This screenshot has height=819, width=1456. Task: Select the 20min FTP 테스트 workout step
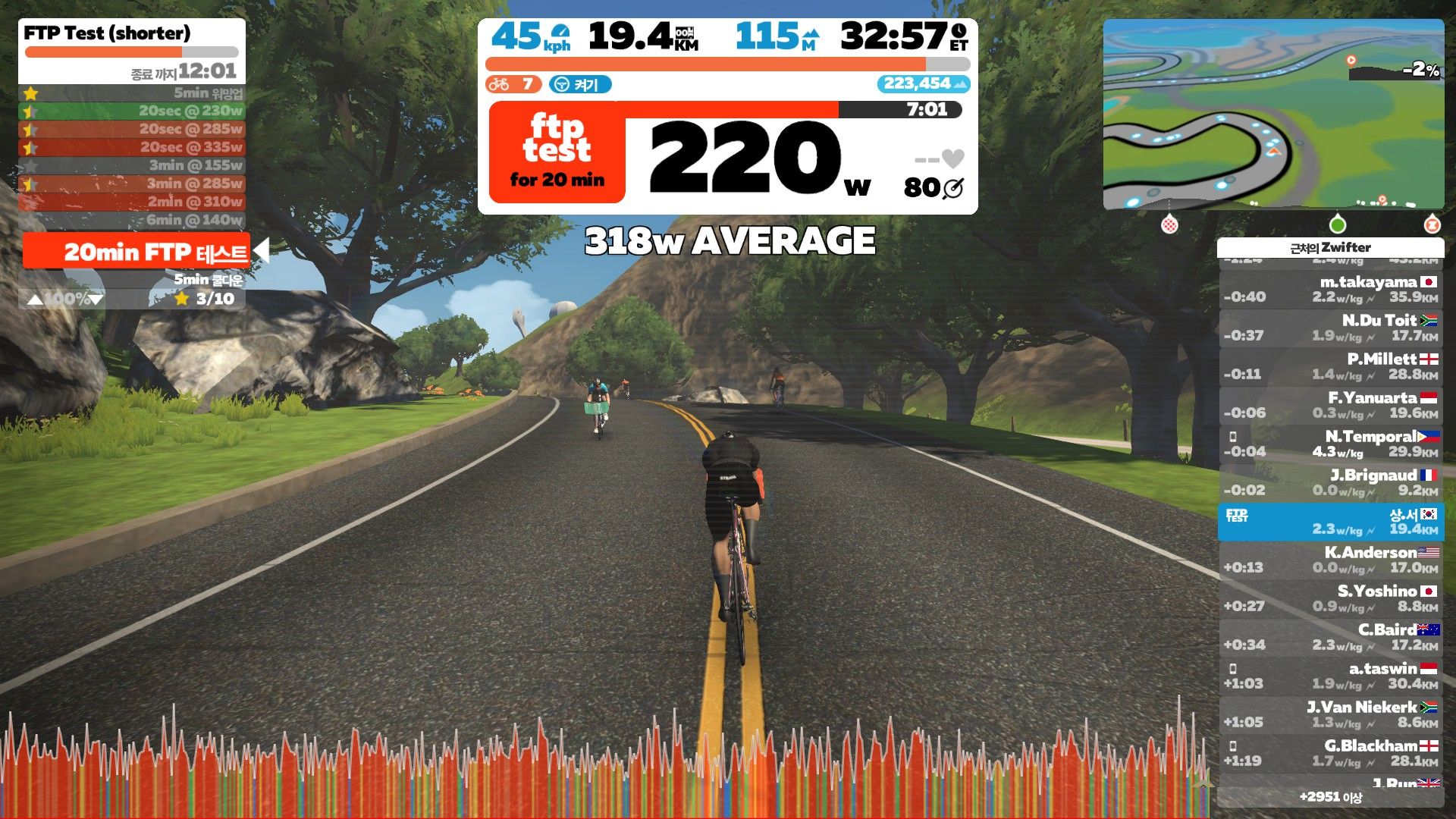click(x=136, y=252)
